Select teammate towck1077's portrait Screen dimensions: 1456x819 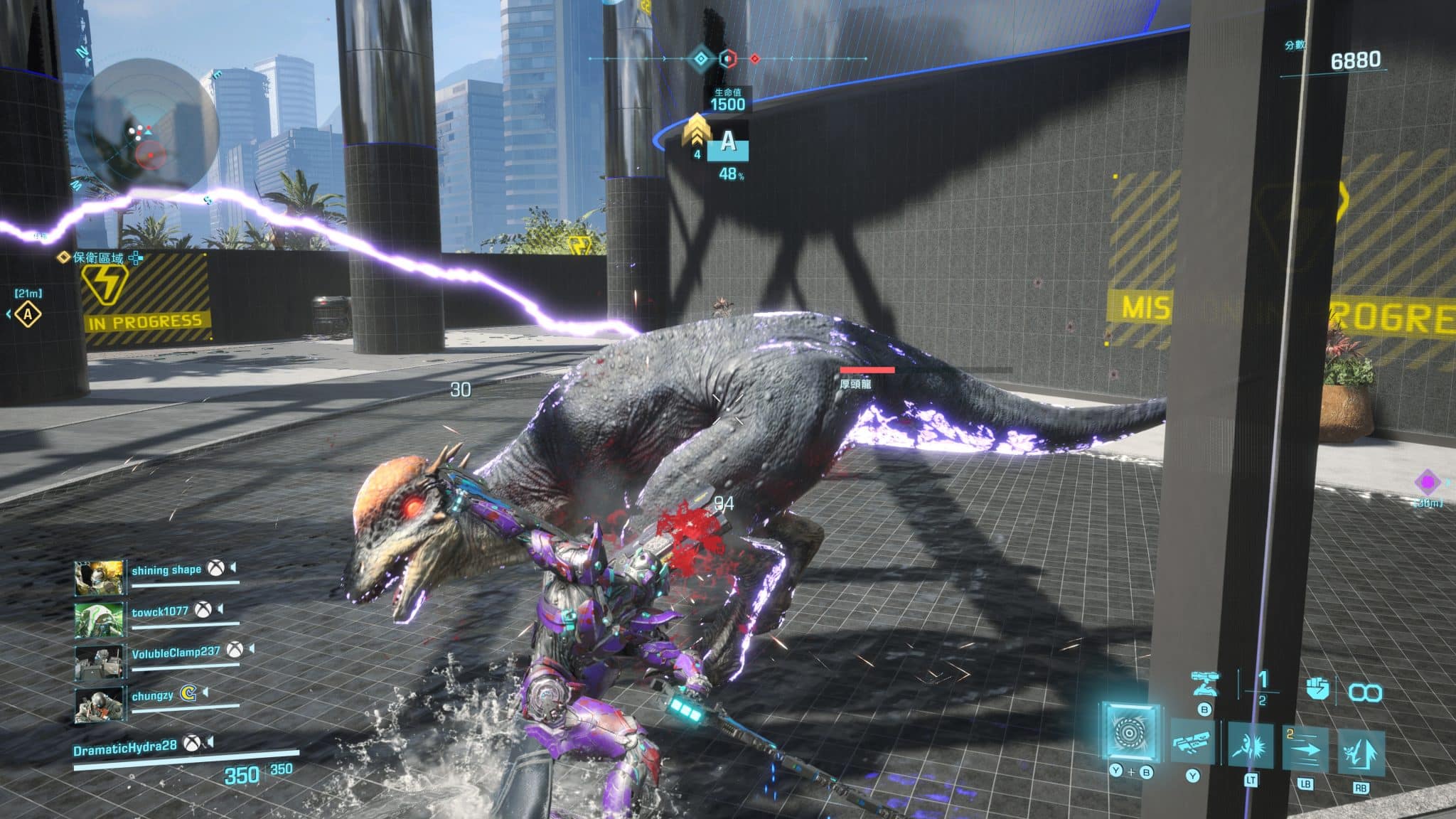[x=100, y=619]
